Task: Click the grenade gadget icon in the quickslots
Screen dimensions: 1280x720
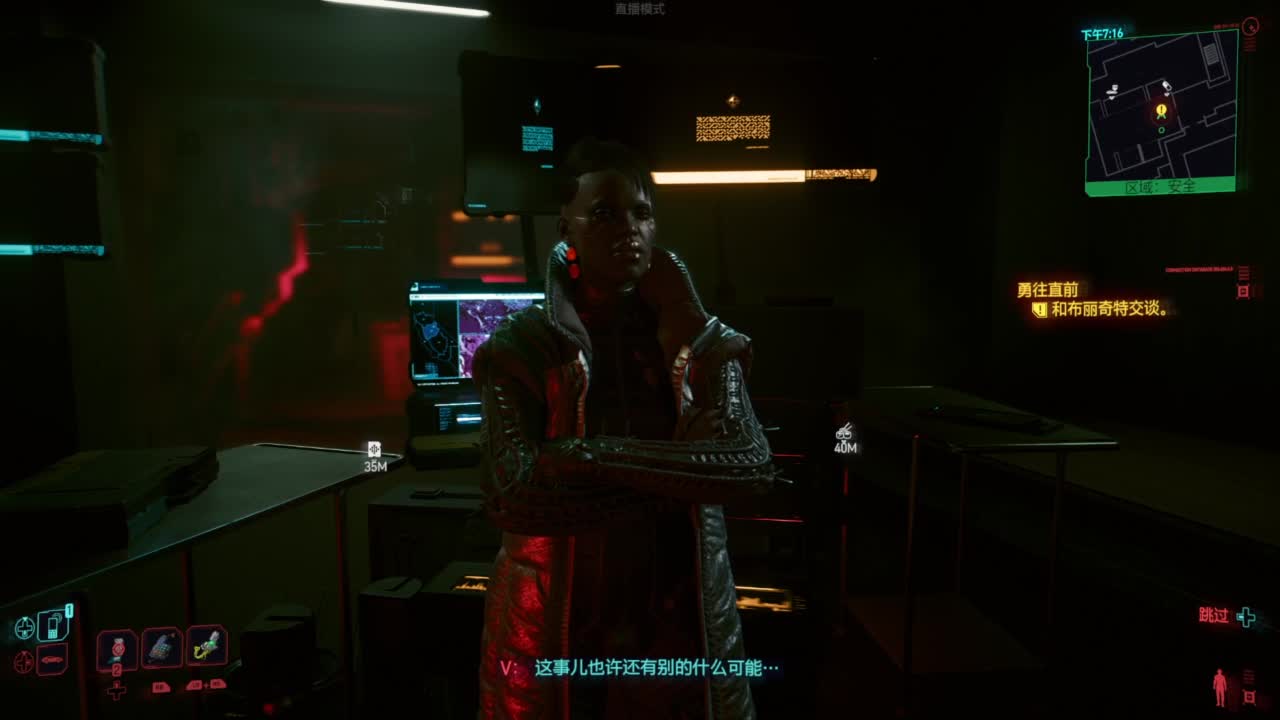Action: tap(160, 646)
